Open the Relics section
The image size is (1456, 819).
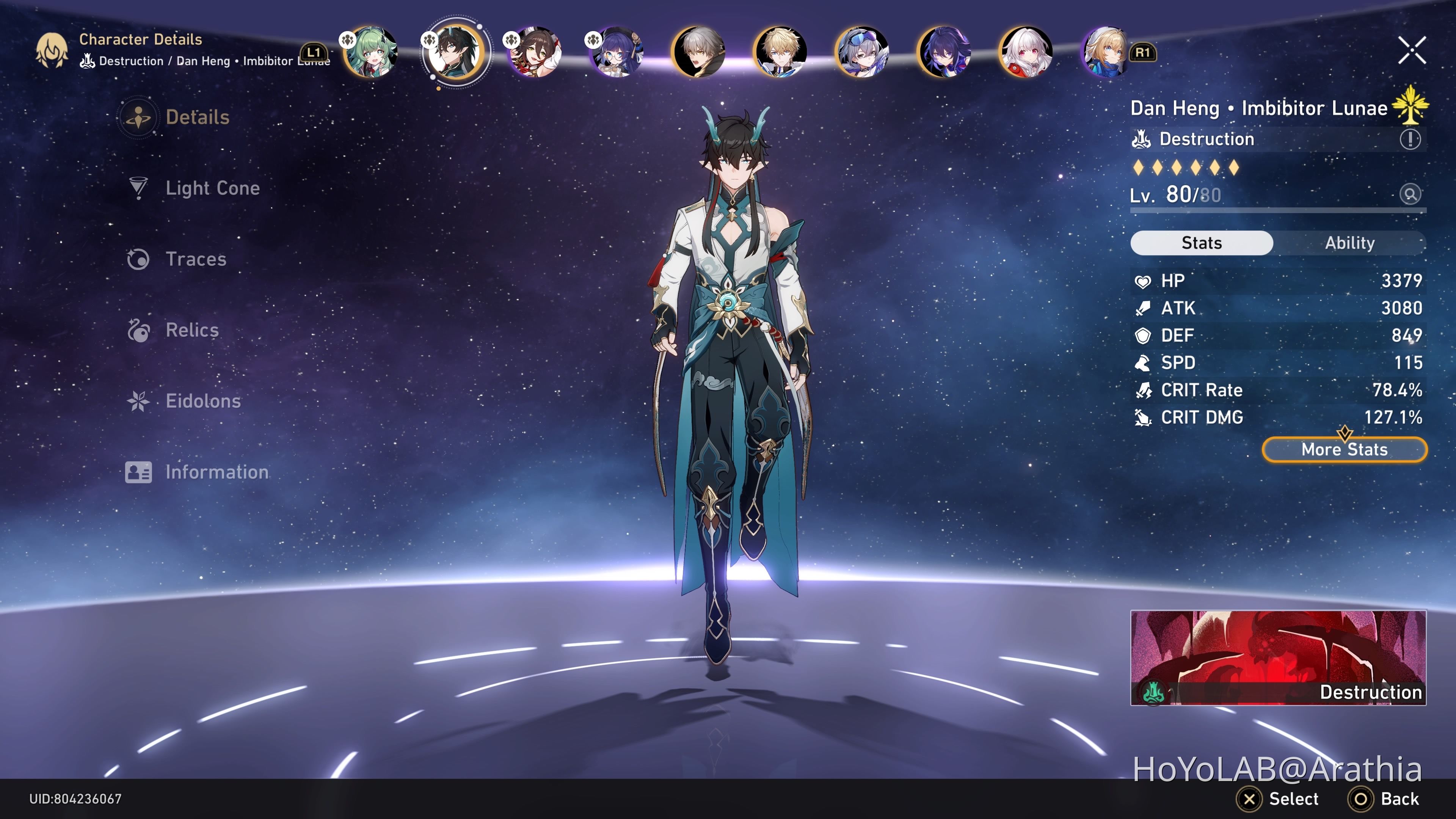[x=191, y=330]
